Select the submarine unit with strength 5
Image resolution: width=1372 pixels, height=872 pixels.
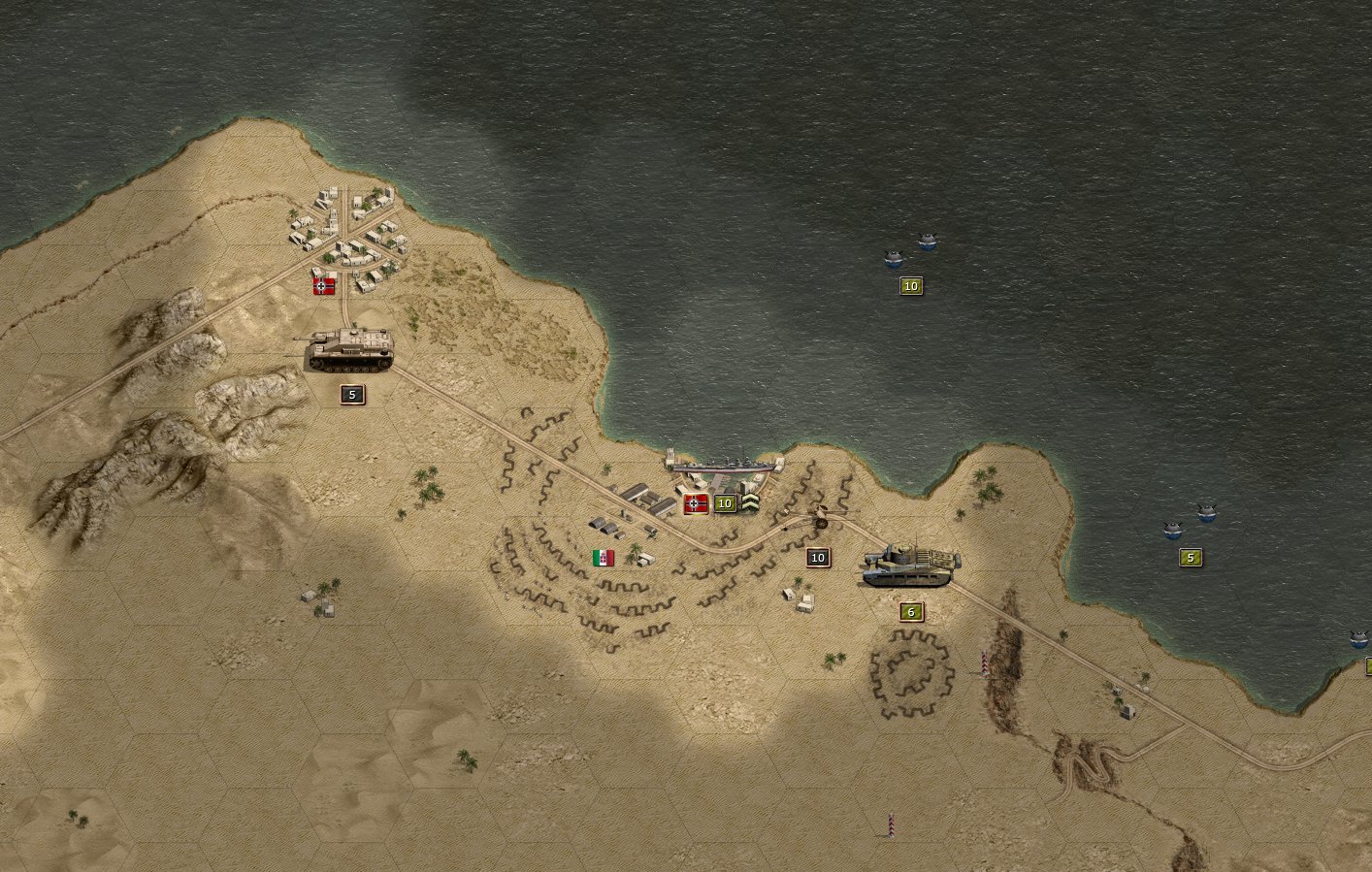tap(1190, 522)
